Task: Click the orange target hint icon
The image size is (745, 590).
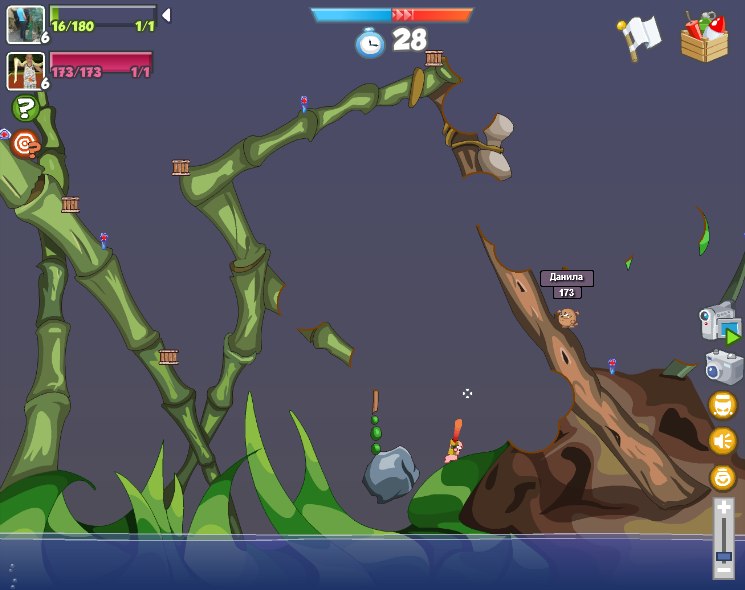Action: [25, 145]
